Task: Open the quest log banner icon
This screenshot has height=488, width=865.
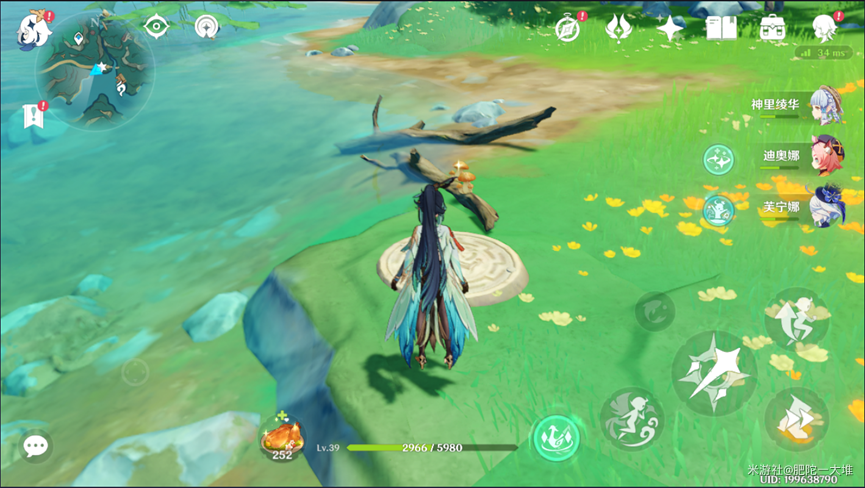Action: [x=33, y=116]
